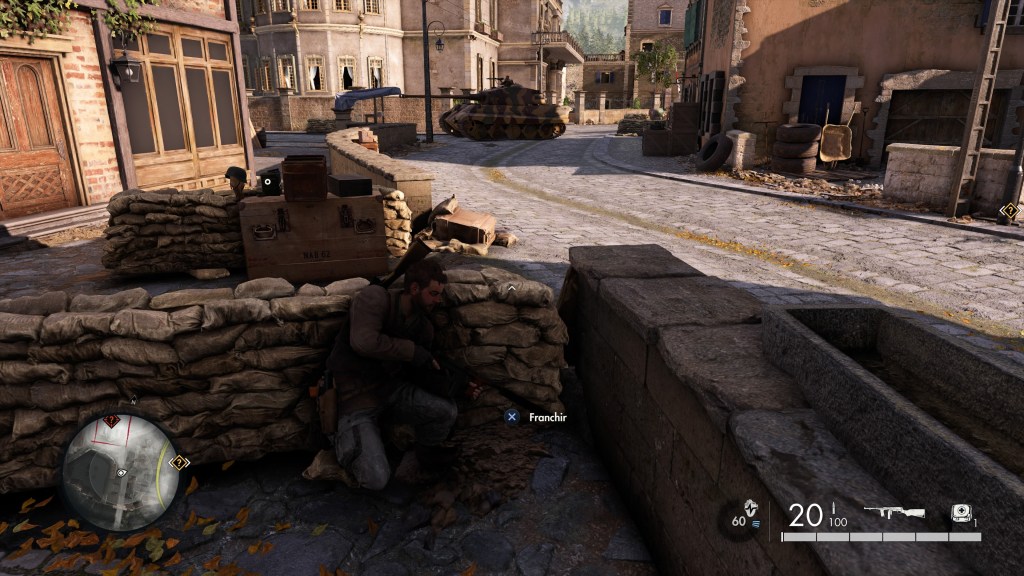Select the red question-mark marker on minimap
Image resolution: width=1024 pixels, height=576 pixels.
point(110,422)
